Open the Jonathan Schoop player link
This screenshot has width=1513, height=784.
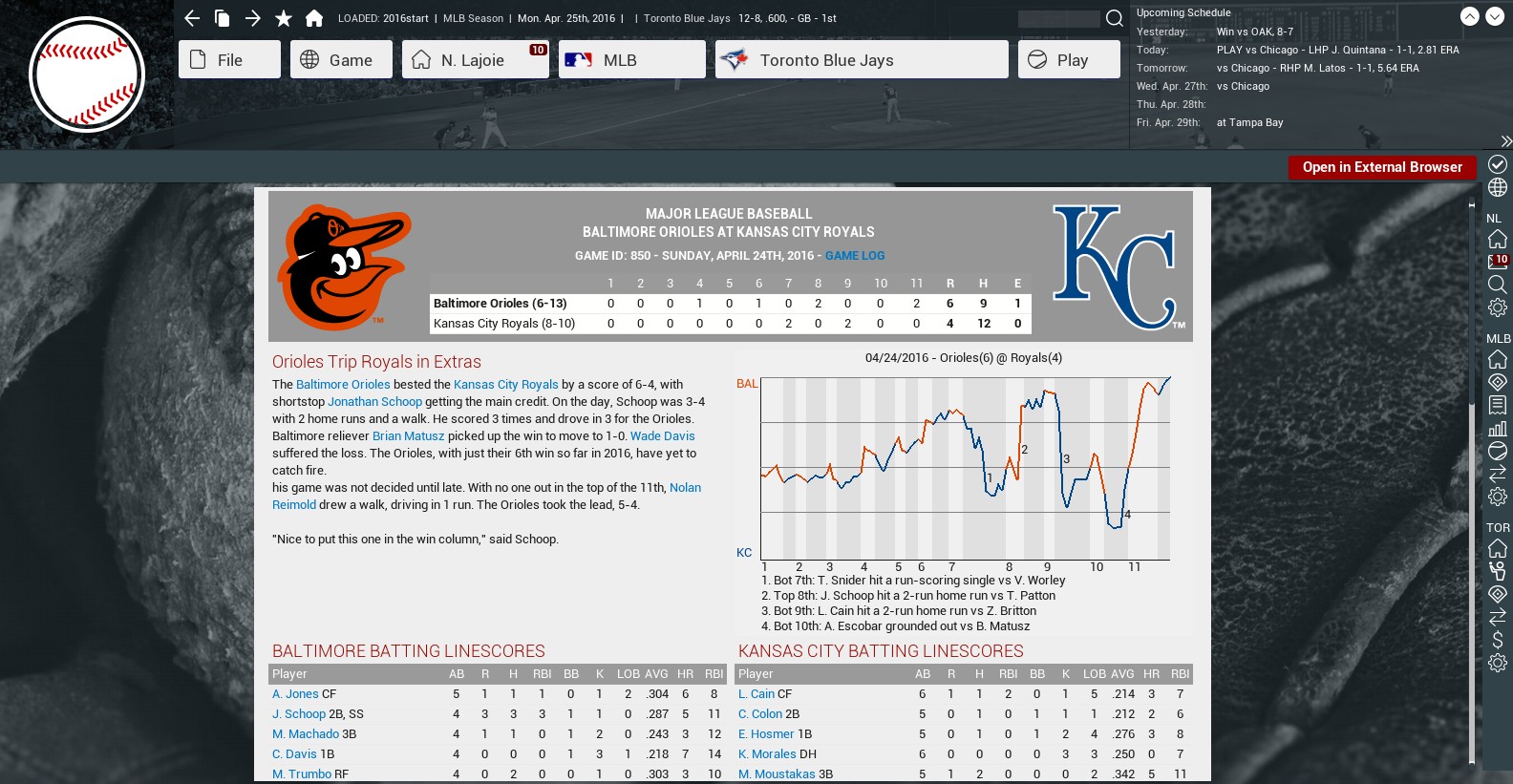[x=374, y=402]
